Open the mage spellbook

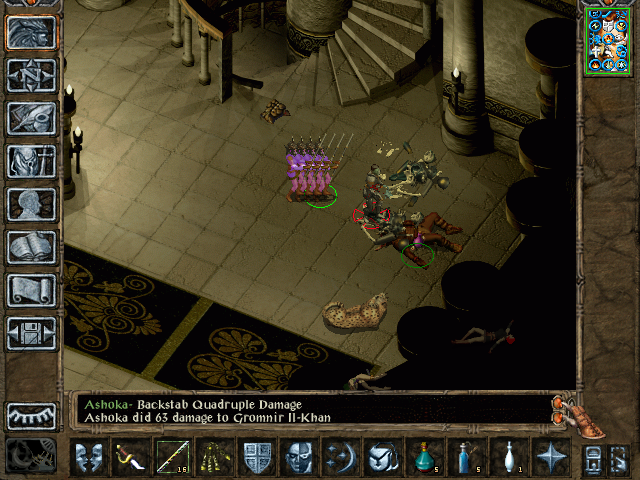coord(31,247)
